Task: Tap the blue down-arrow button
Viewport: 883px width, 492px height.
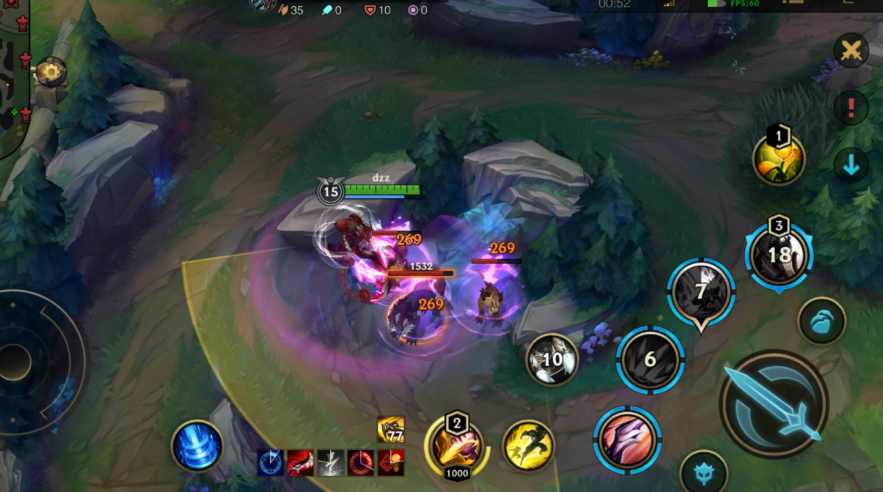Action: click(x=851, y=164)
